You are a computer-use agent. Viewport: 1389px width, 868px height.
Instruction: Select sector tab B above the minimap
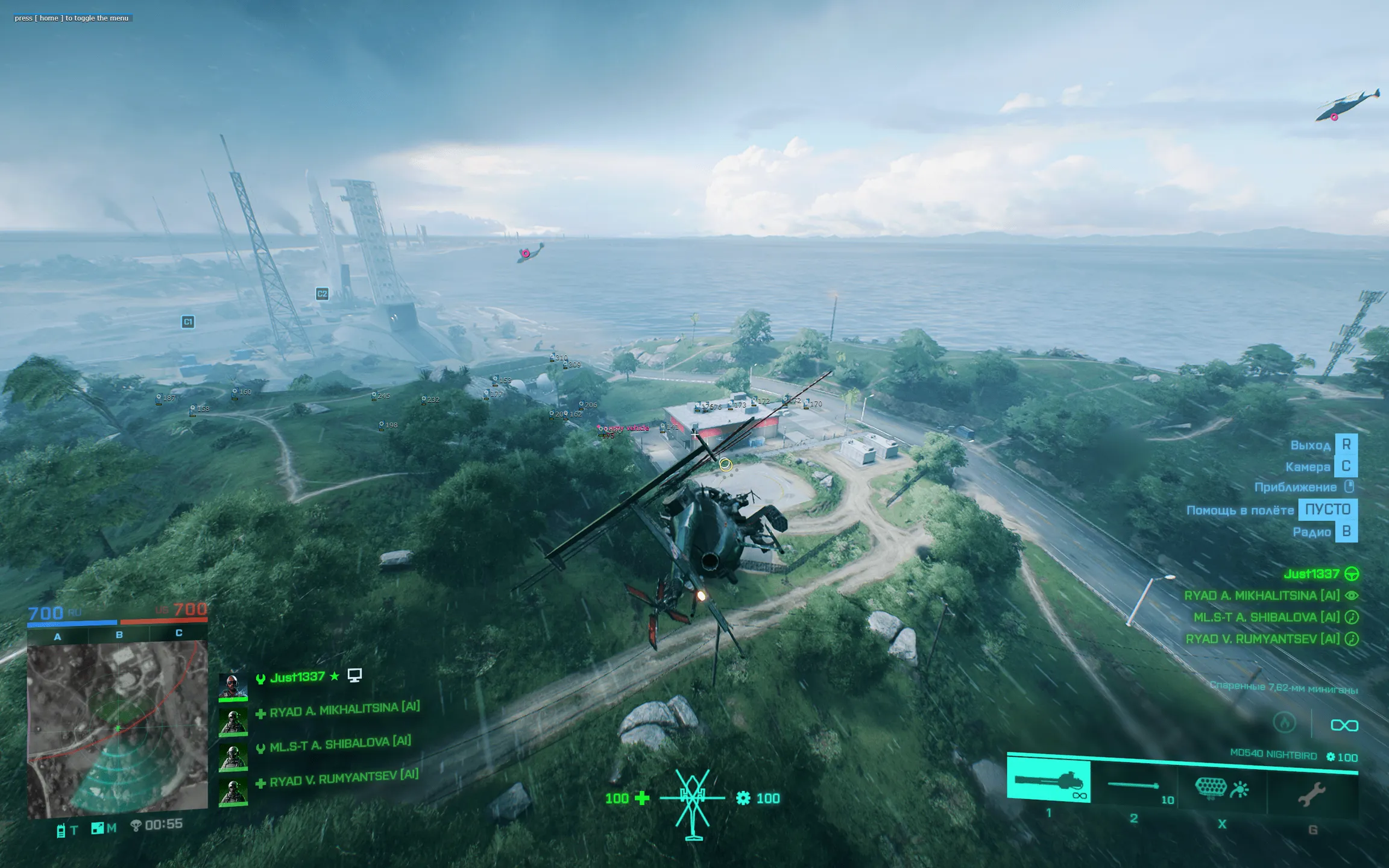tap(118, 635)
